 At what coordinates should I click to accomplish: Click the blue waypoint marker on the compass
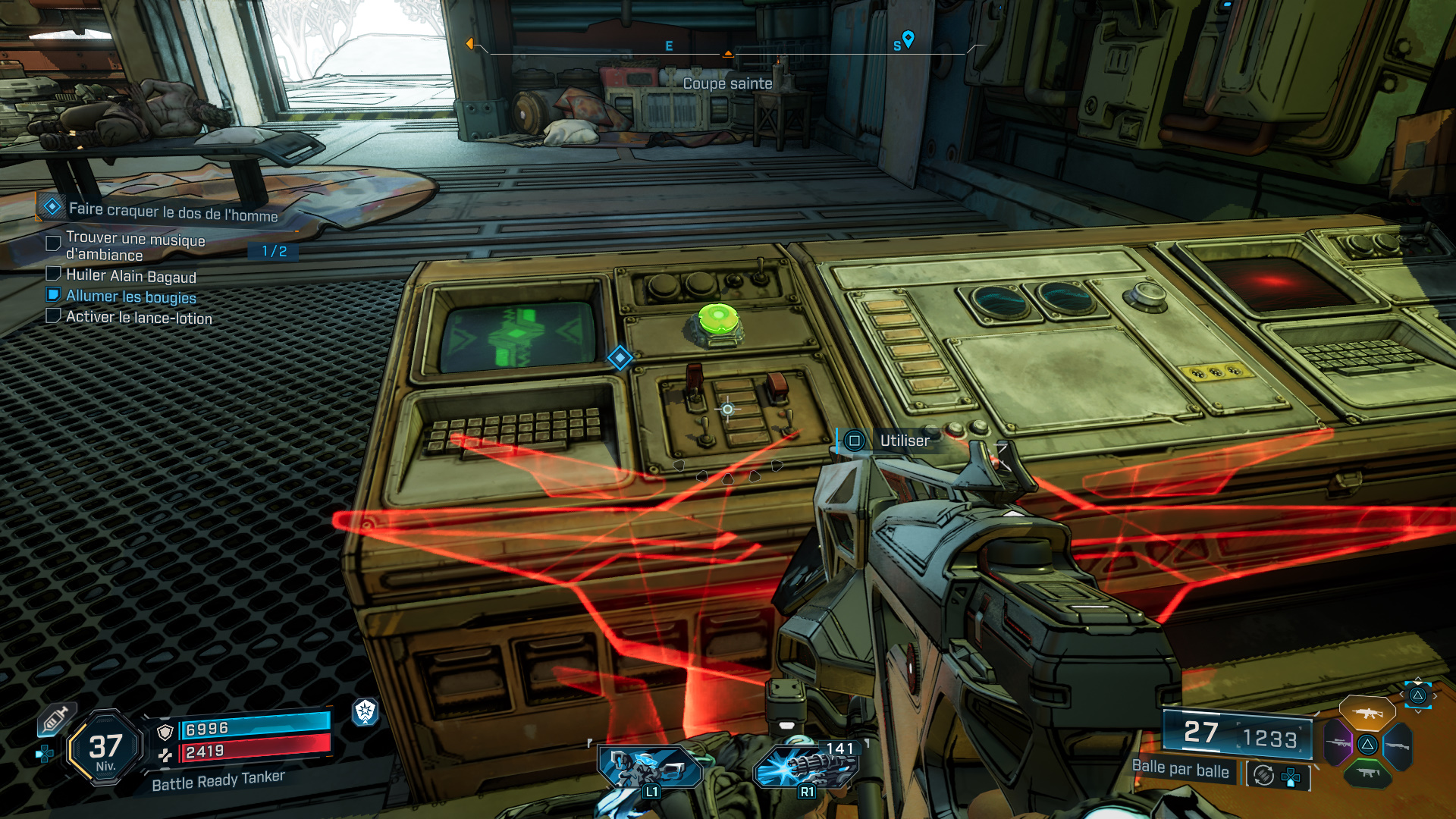pyautogui.click(x=908, y=38)
